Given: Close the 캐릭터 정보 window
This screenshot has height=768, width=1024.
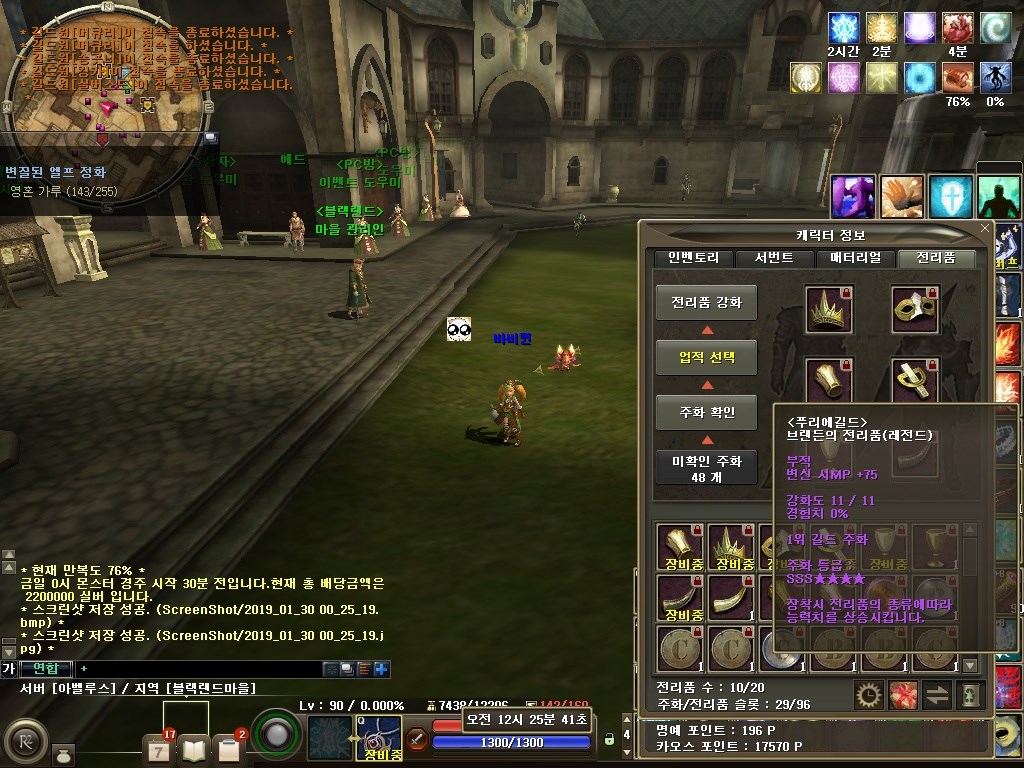Looking at the screenshot, I should 984,229.
